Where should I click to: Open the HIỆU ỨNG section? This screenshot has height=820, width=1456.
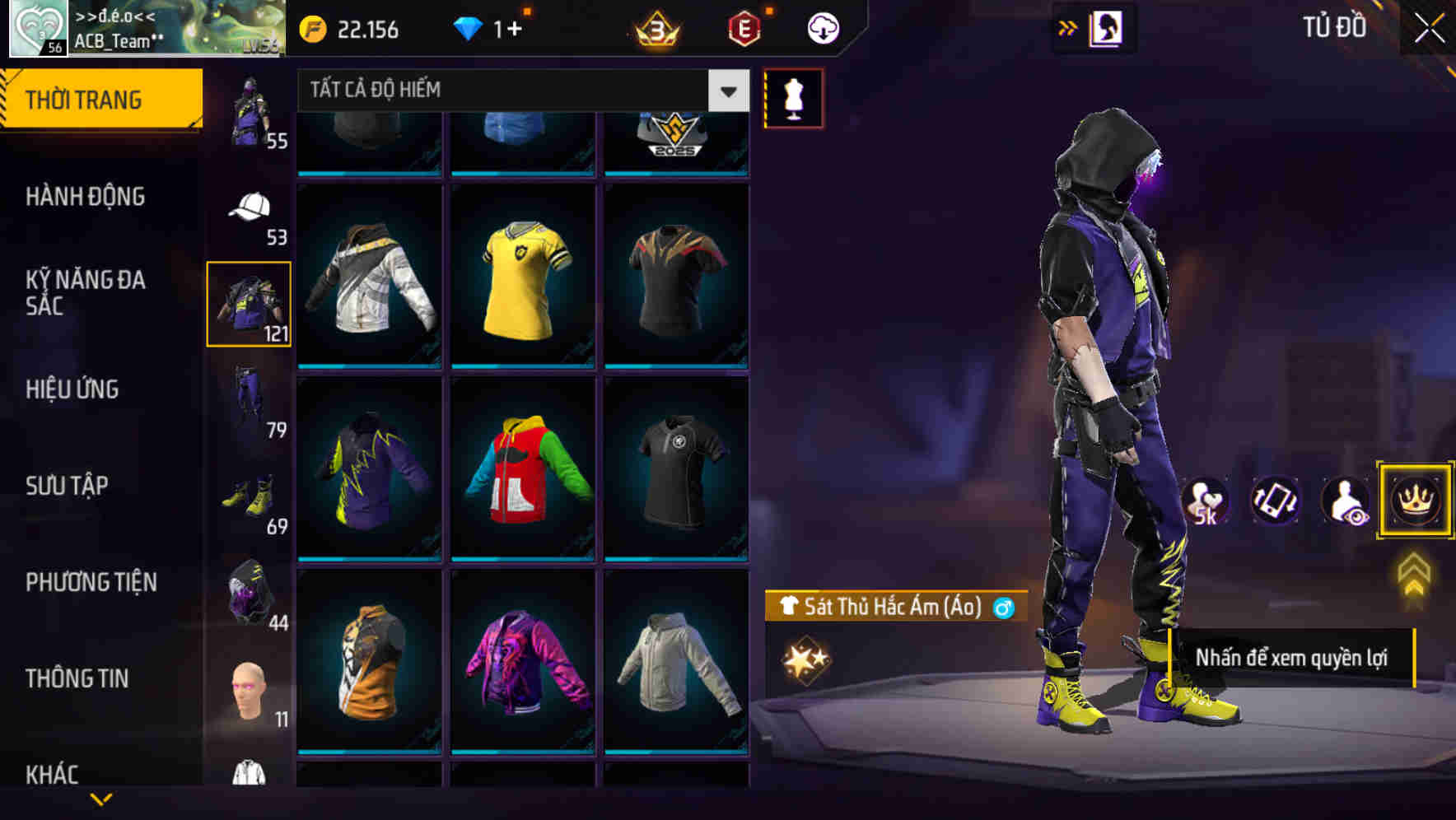(74, 389)
